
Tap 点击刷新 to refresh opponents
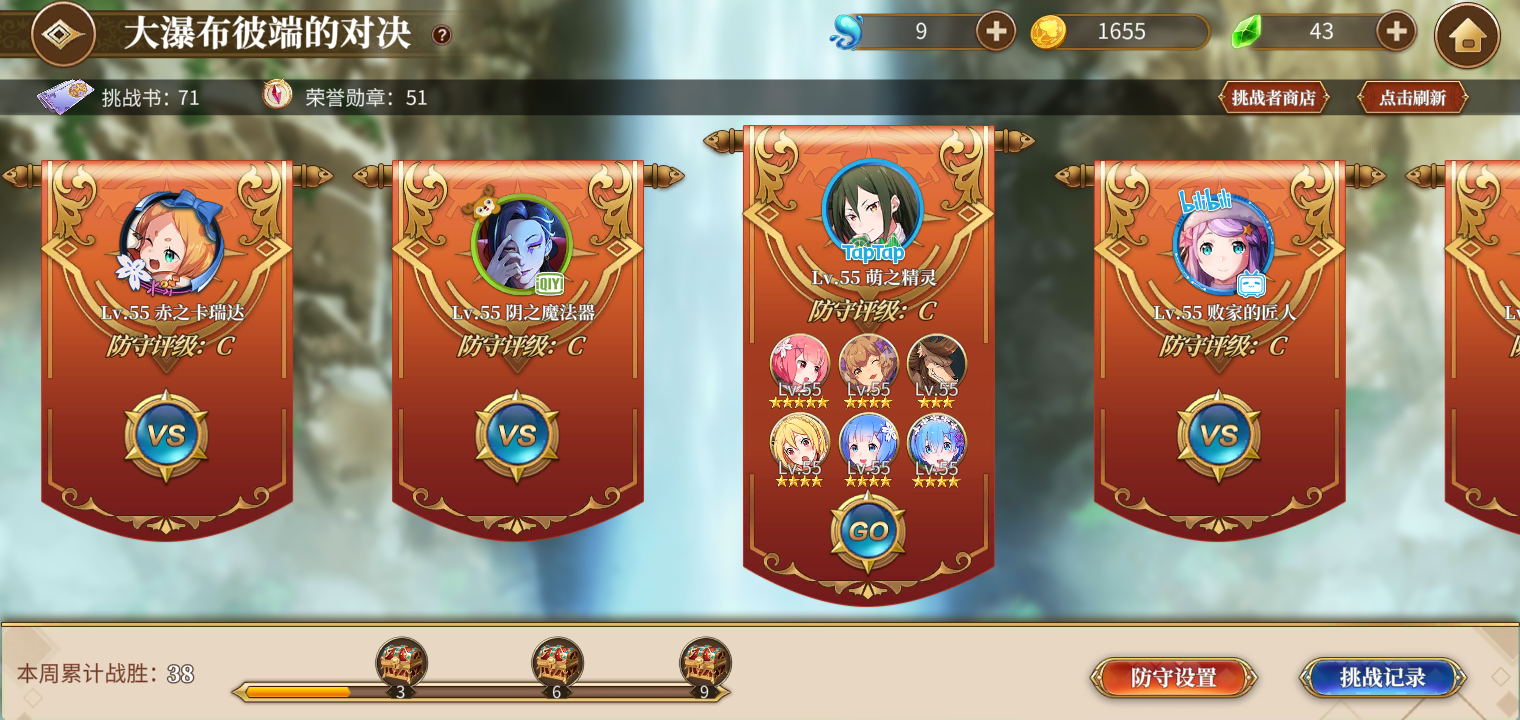[1412, 98]
